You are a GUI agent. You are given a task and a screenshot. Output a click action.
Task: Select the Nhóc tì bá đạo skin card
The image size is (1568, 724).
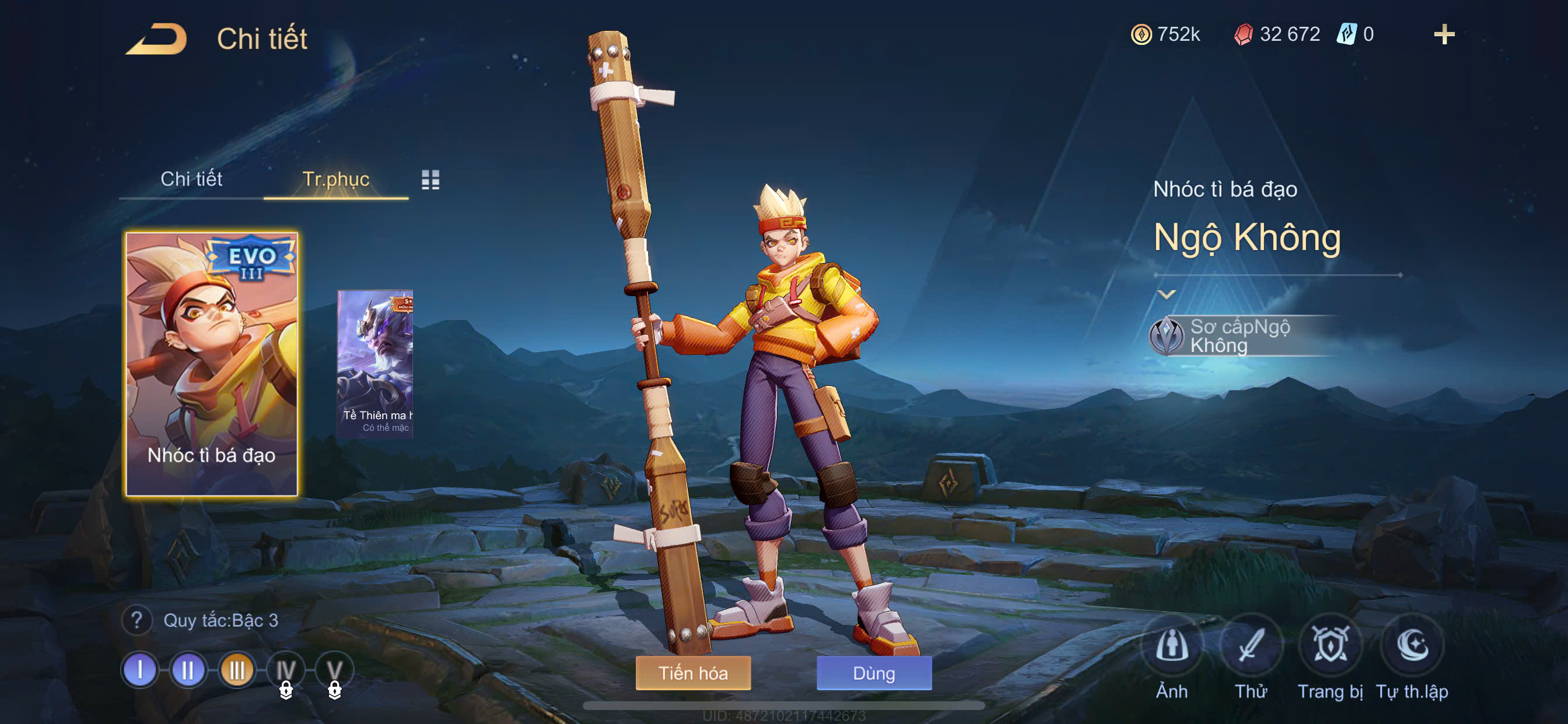coord(211,364)
